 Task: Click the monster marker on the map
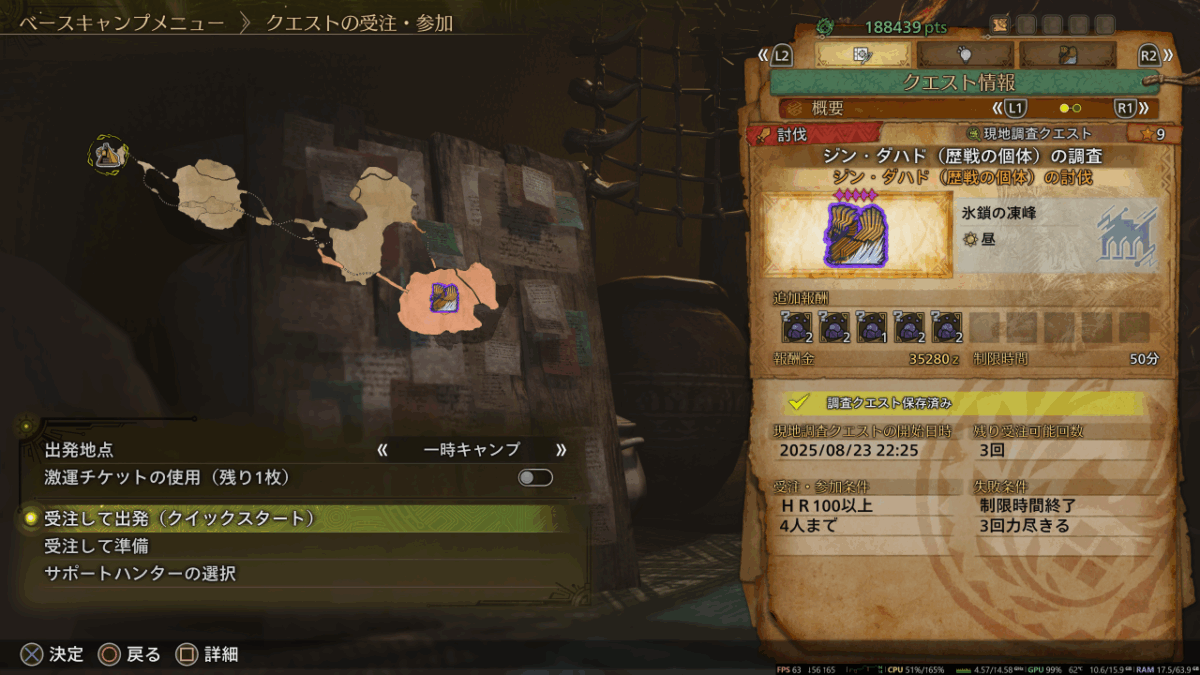[x=443, y=296]
